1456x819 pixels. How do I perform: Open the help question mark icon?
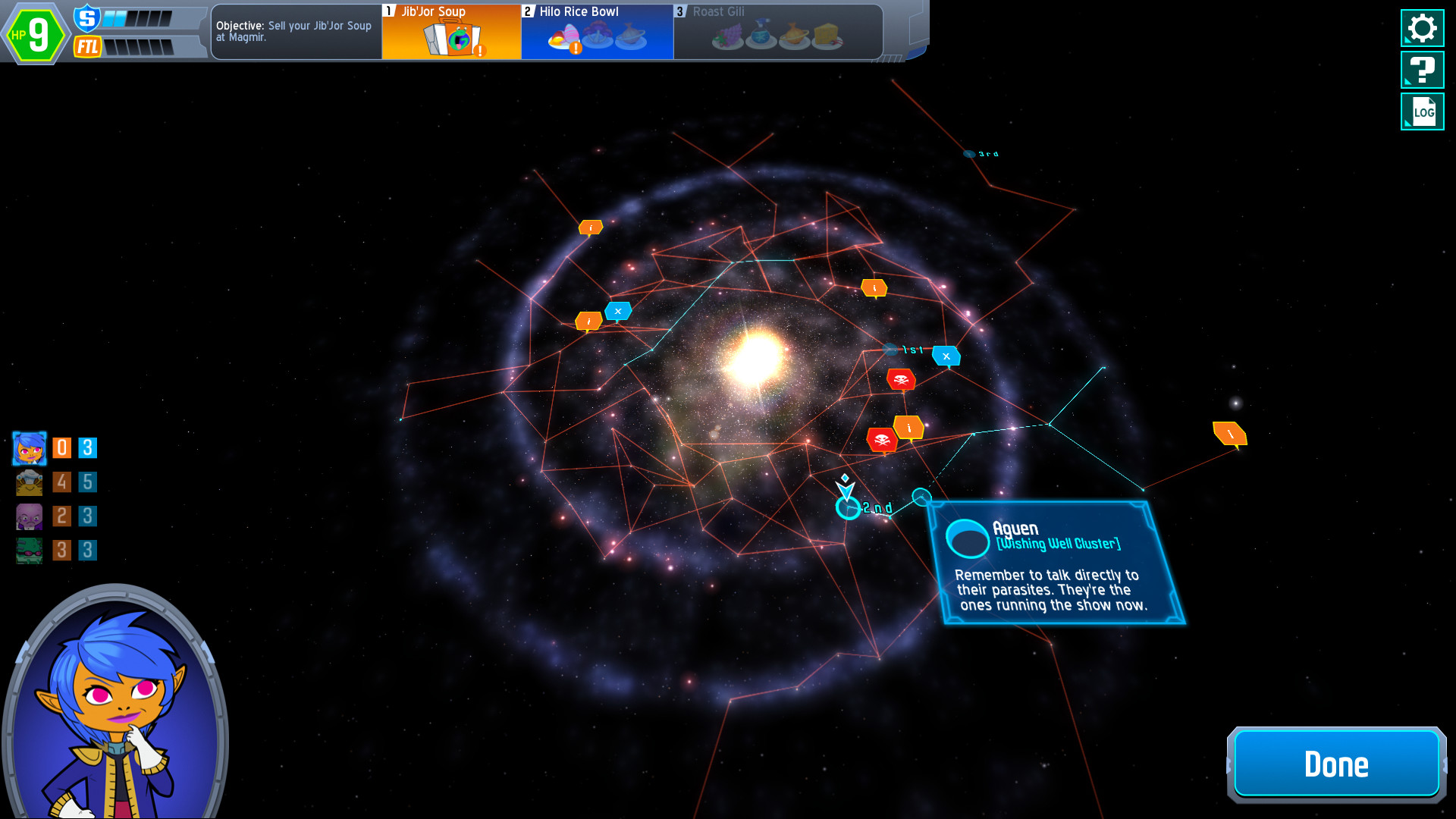(1422, 70)
